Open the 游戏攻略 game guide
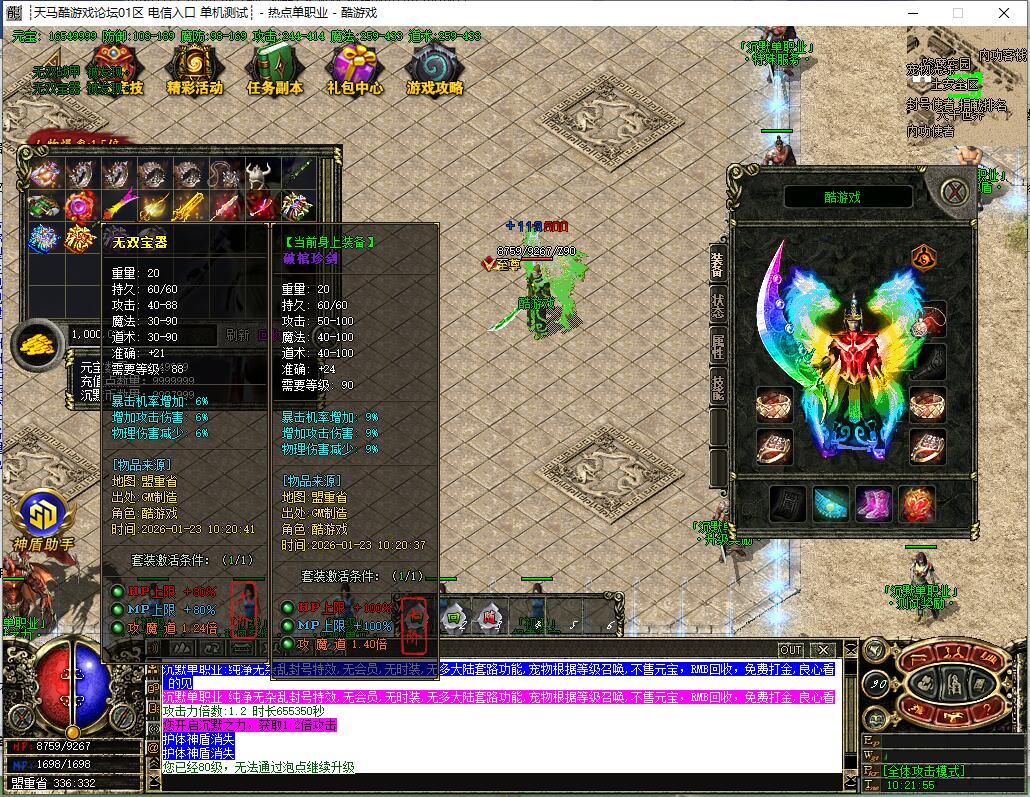1030x797 pixels. (435, 70)
